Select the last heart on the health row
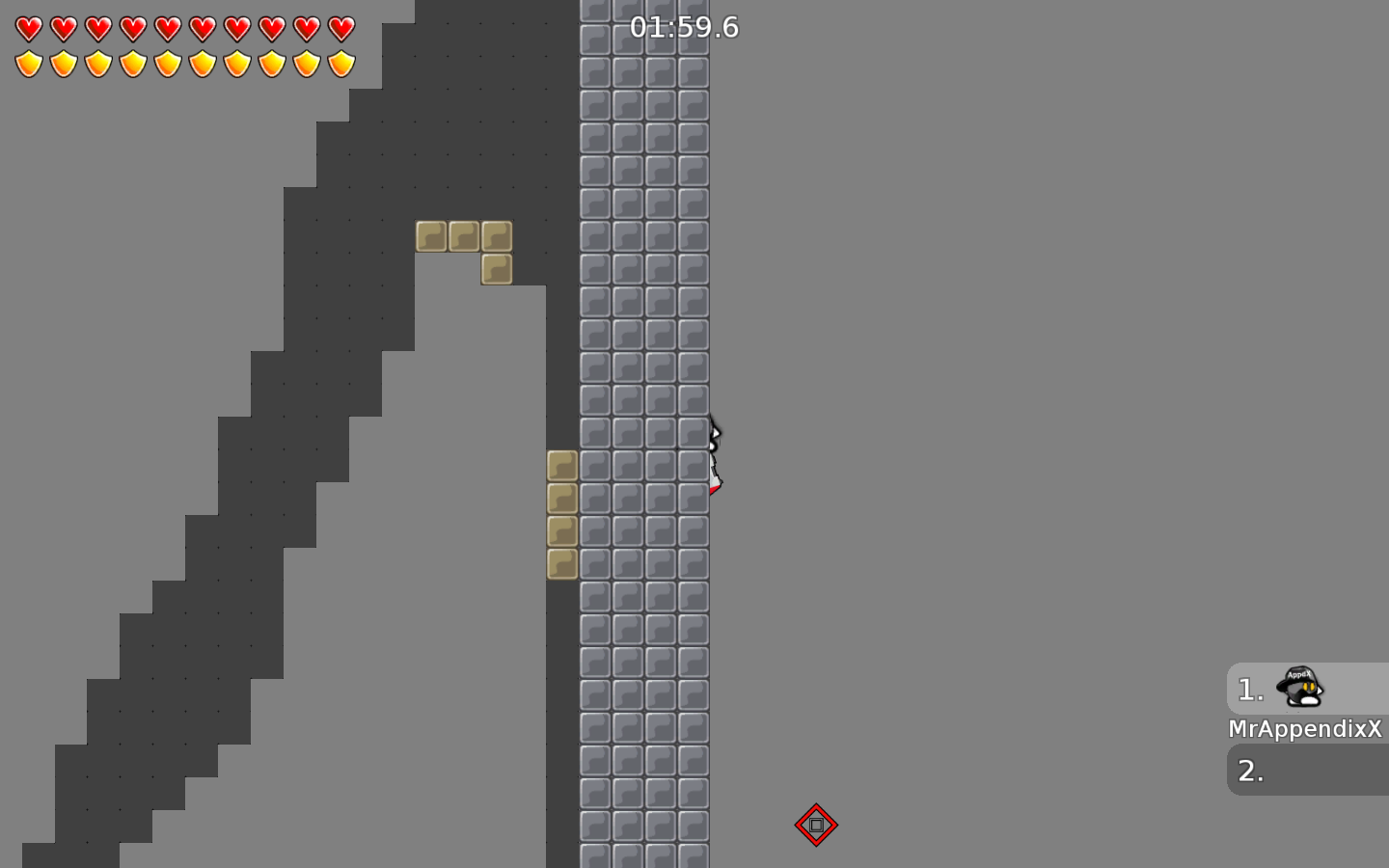This screenshot has width=1389, height=868. 340,28
